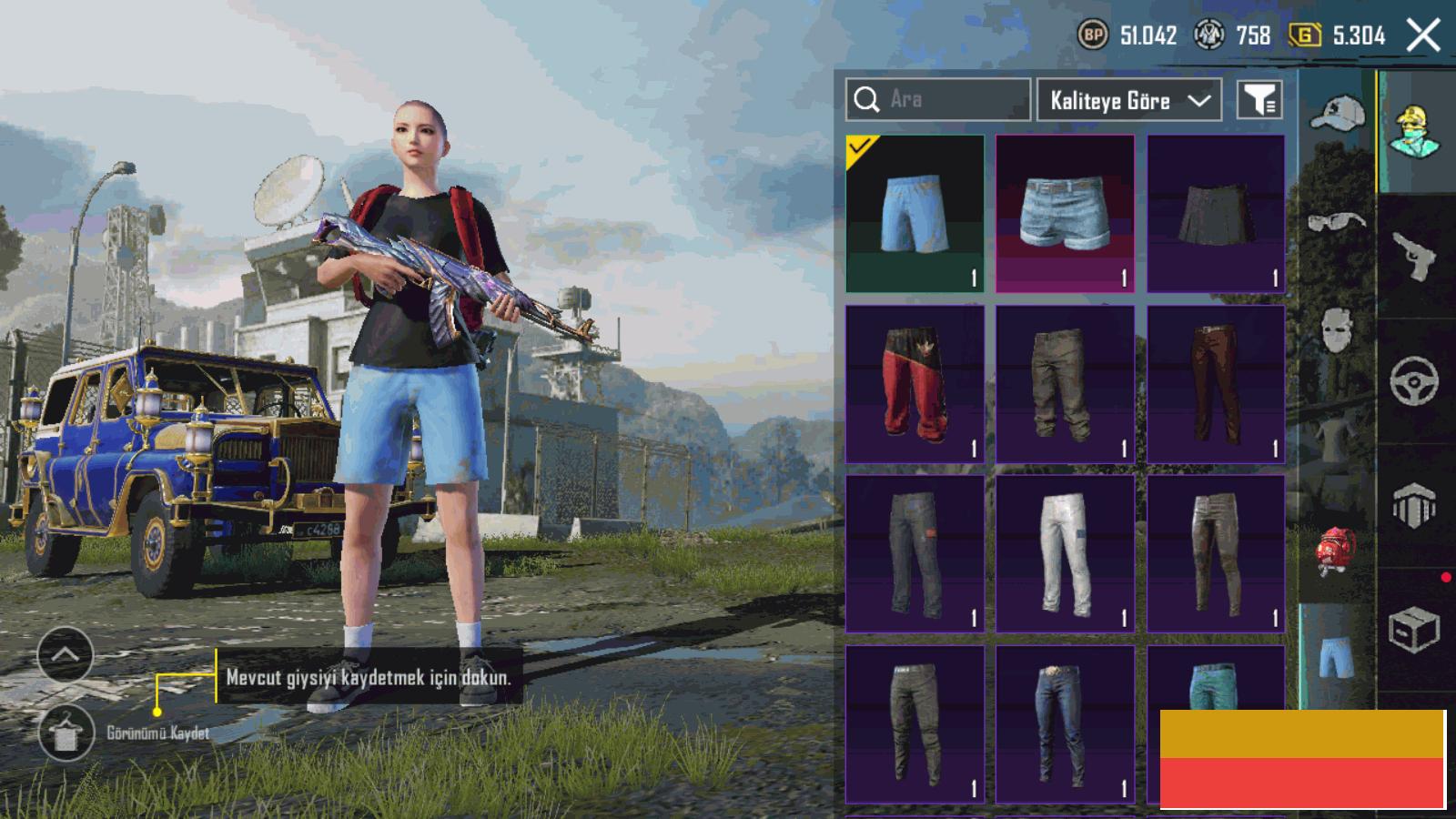Open the cardboard box tab

pos(1413,630)
